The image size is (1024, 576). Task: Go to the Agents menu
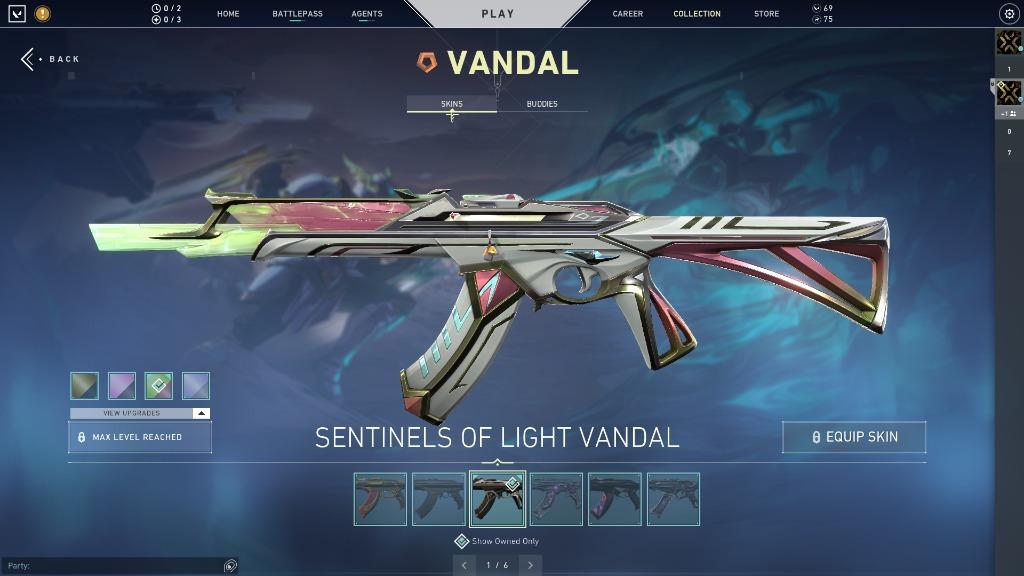tap(367, 14)
